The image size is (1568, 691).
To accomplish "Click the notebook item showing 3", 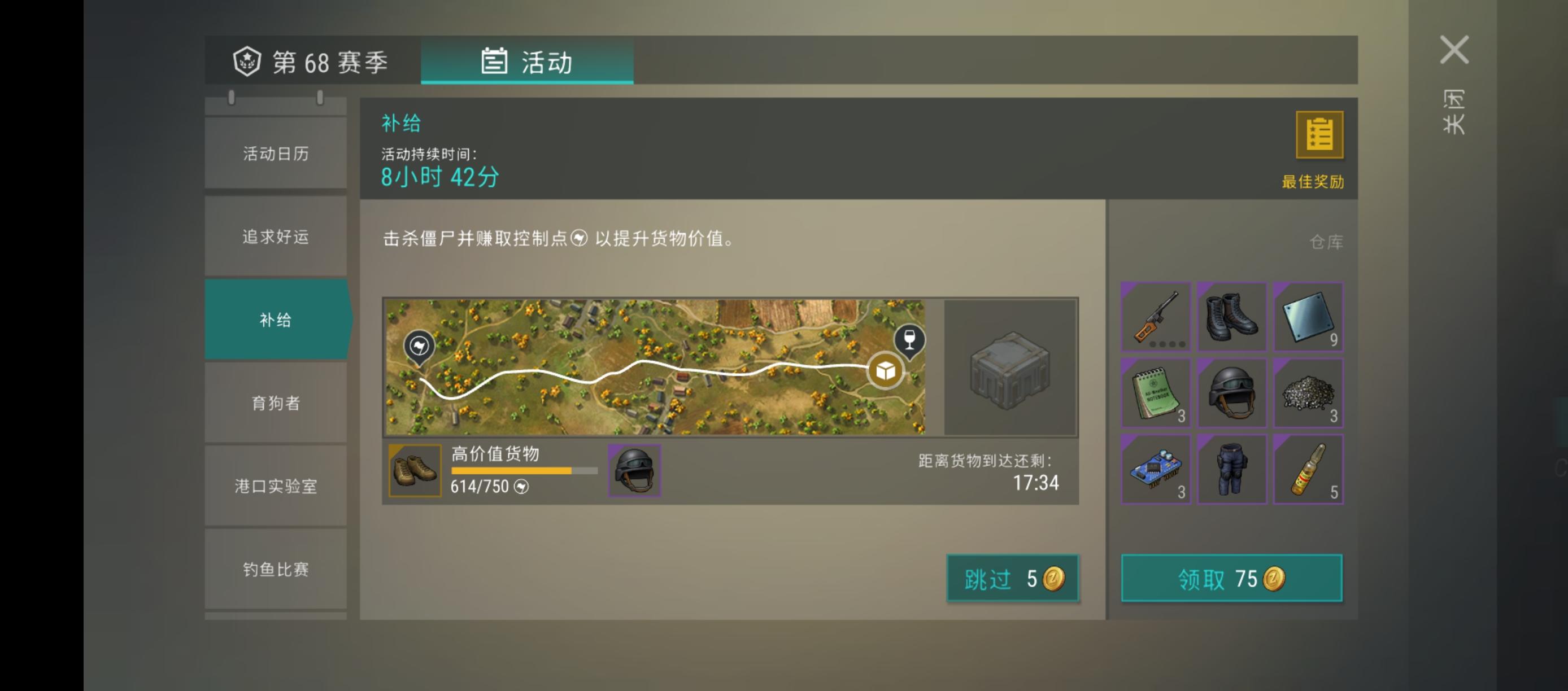I will (x=1155, y=393).
